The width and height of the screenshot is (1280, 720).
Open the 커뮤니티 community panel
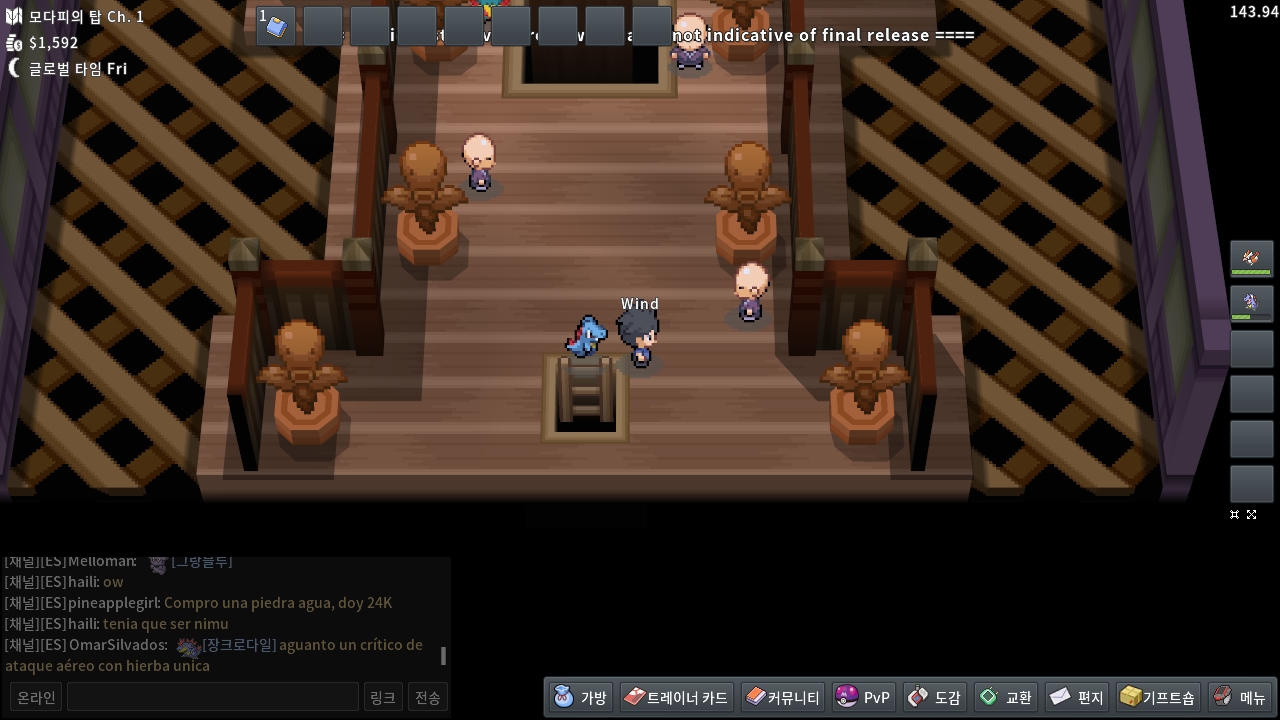click(x=782, y=697)
